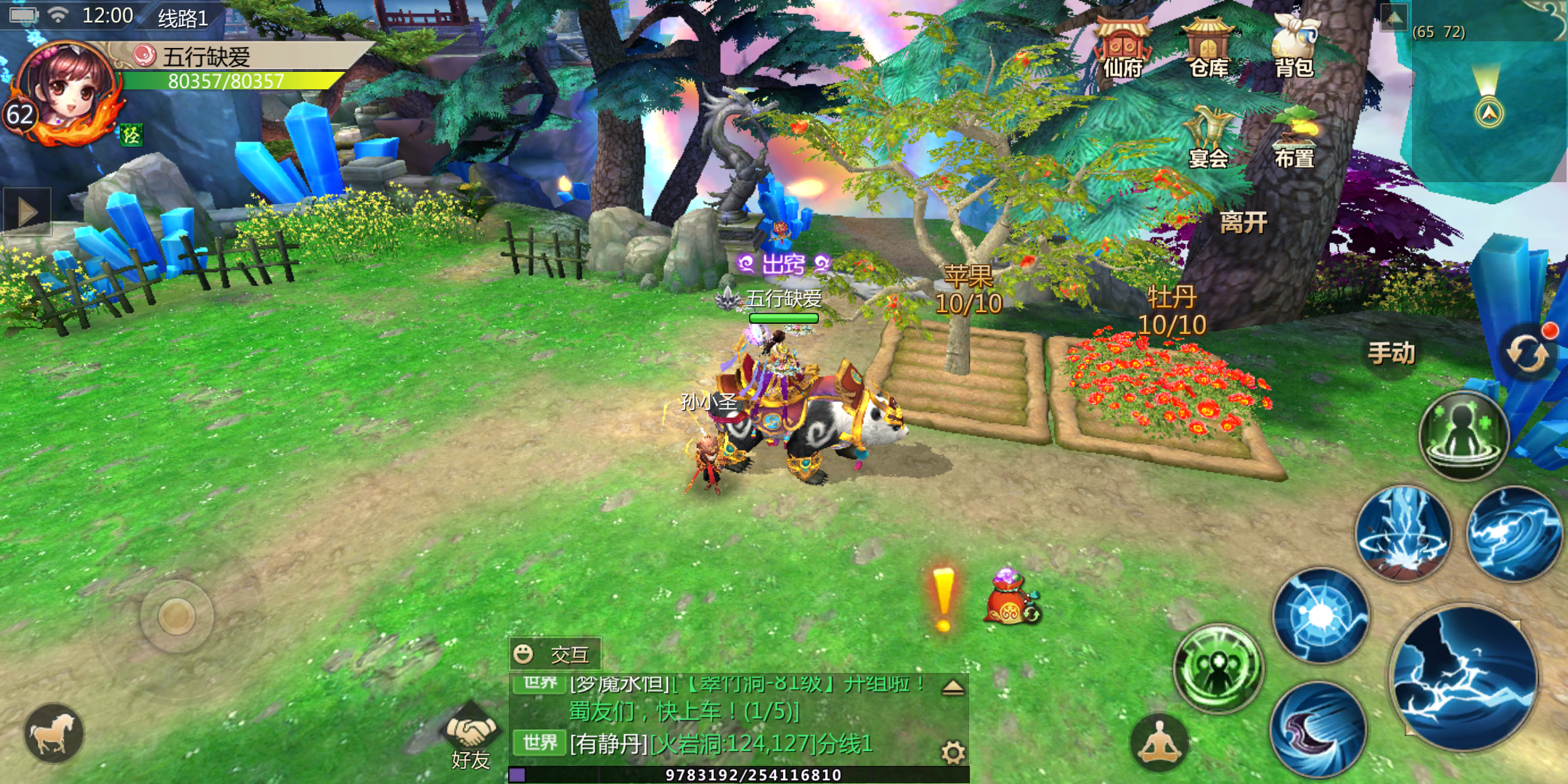Toggle the horse mount button
This screenshot has height=784, width=1568.
[54, 733]
